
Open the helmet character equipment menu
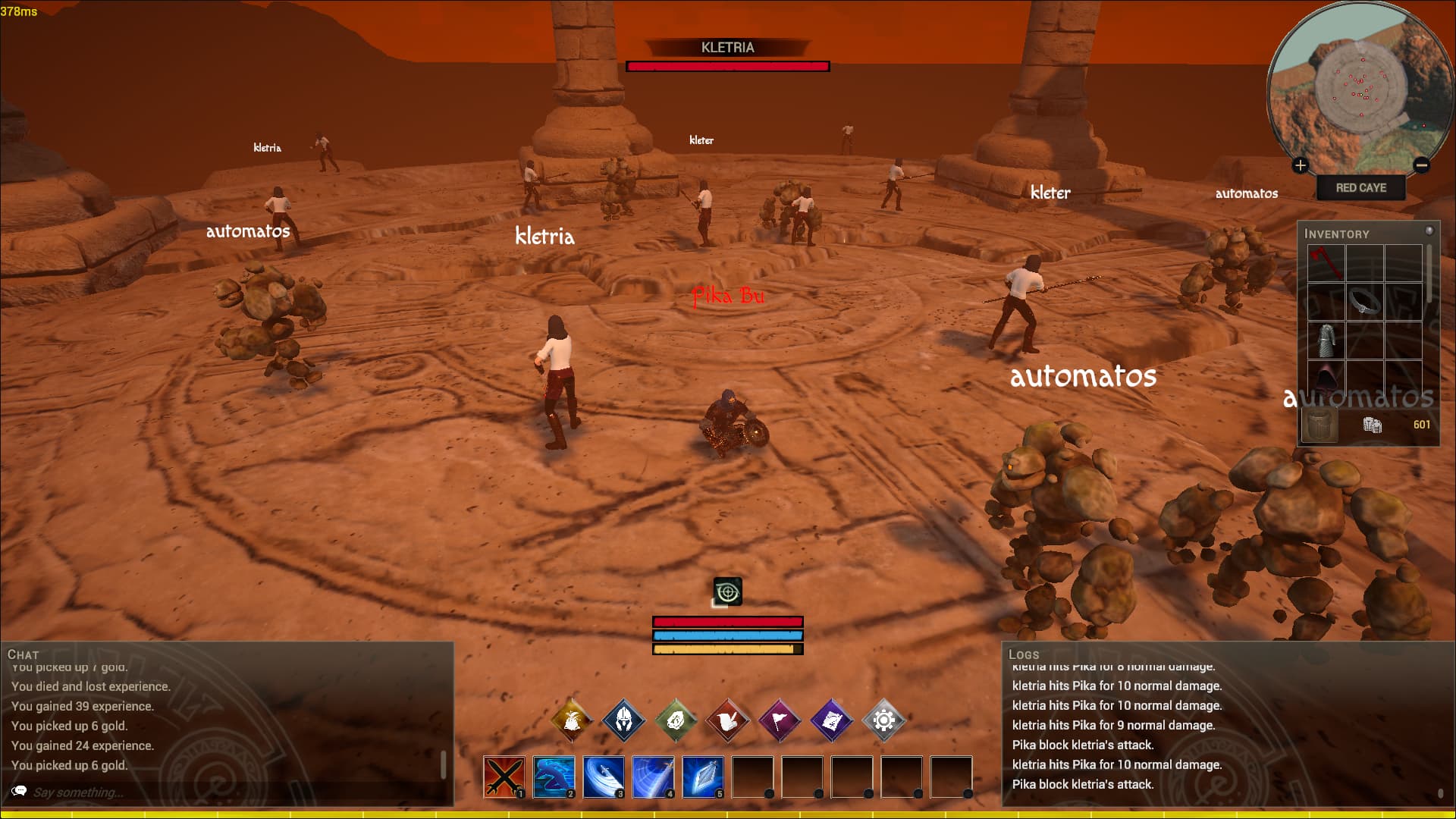(623, 719)
